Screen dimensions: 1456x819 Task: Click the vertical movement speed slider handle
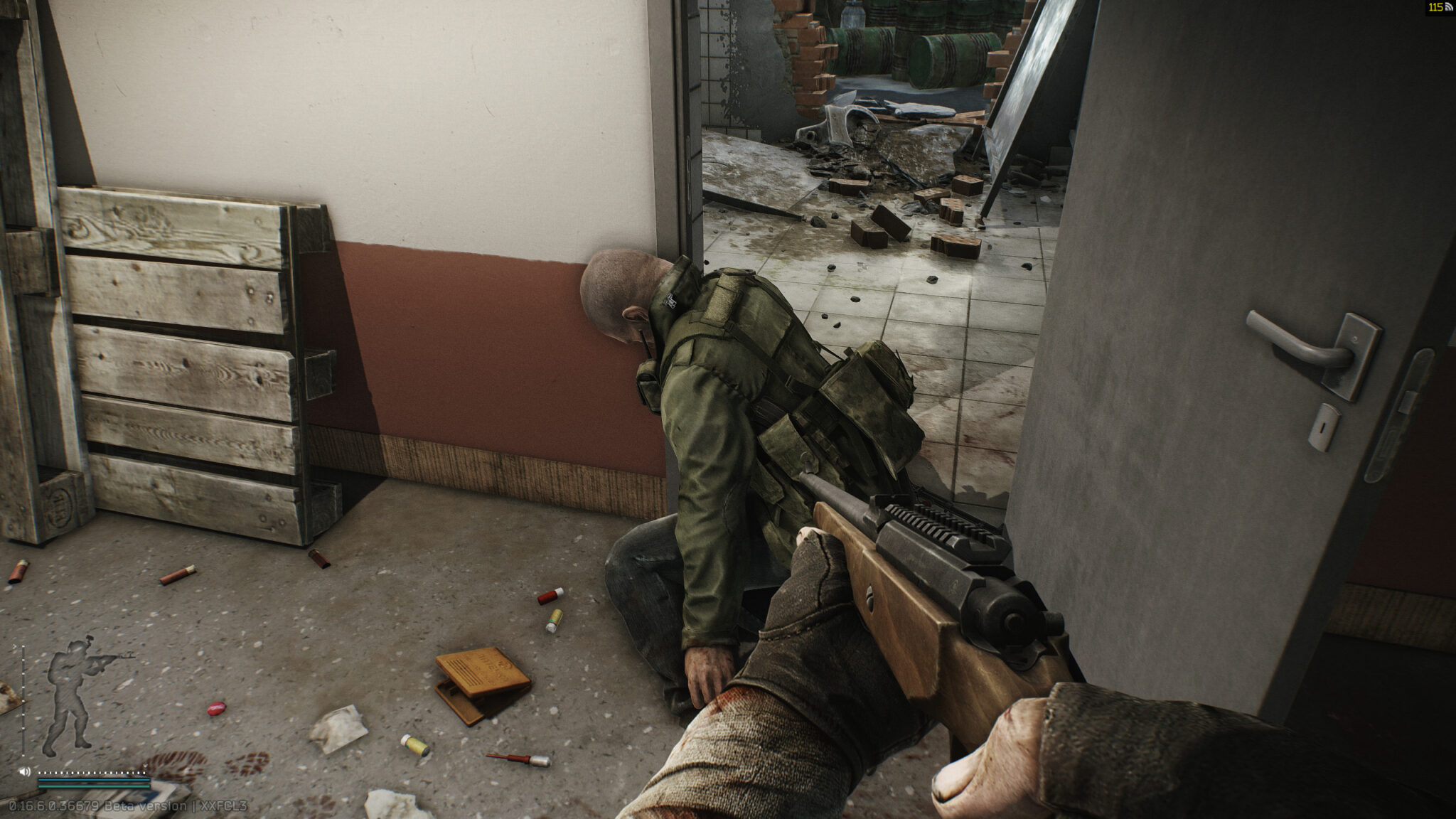click(23, 700)
